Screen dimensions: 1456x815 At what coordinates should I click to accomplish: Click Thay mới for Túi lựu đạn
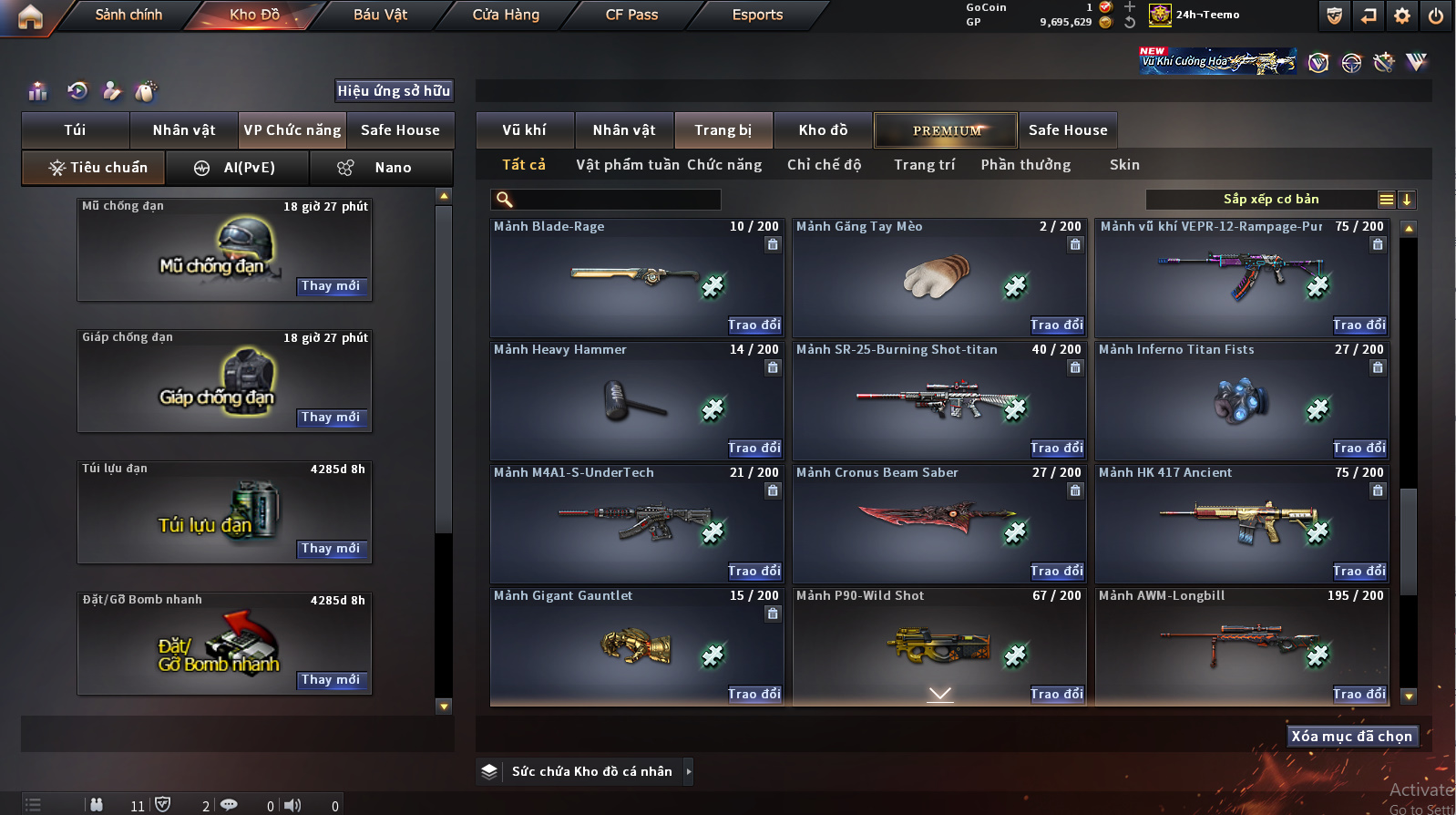click(x=331, y=549)
